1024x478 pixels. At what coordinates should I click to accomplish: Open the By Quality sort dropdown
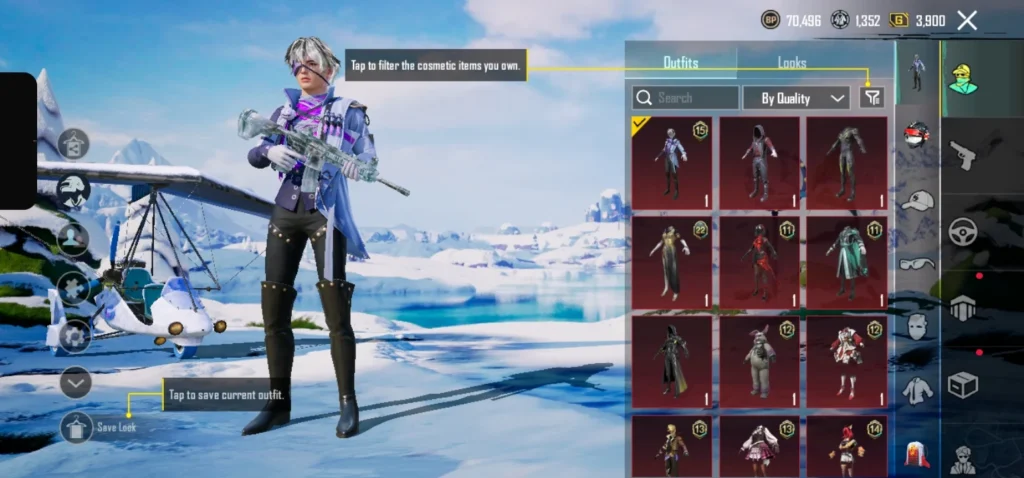[796, 98]
